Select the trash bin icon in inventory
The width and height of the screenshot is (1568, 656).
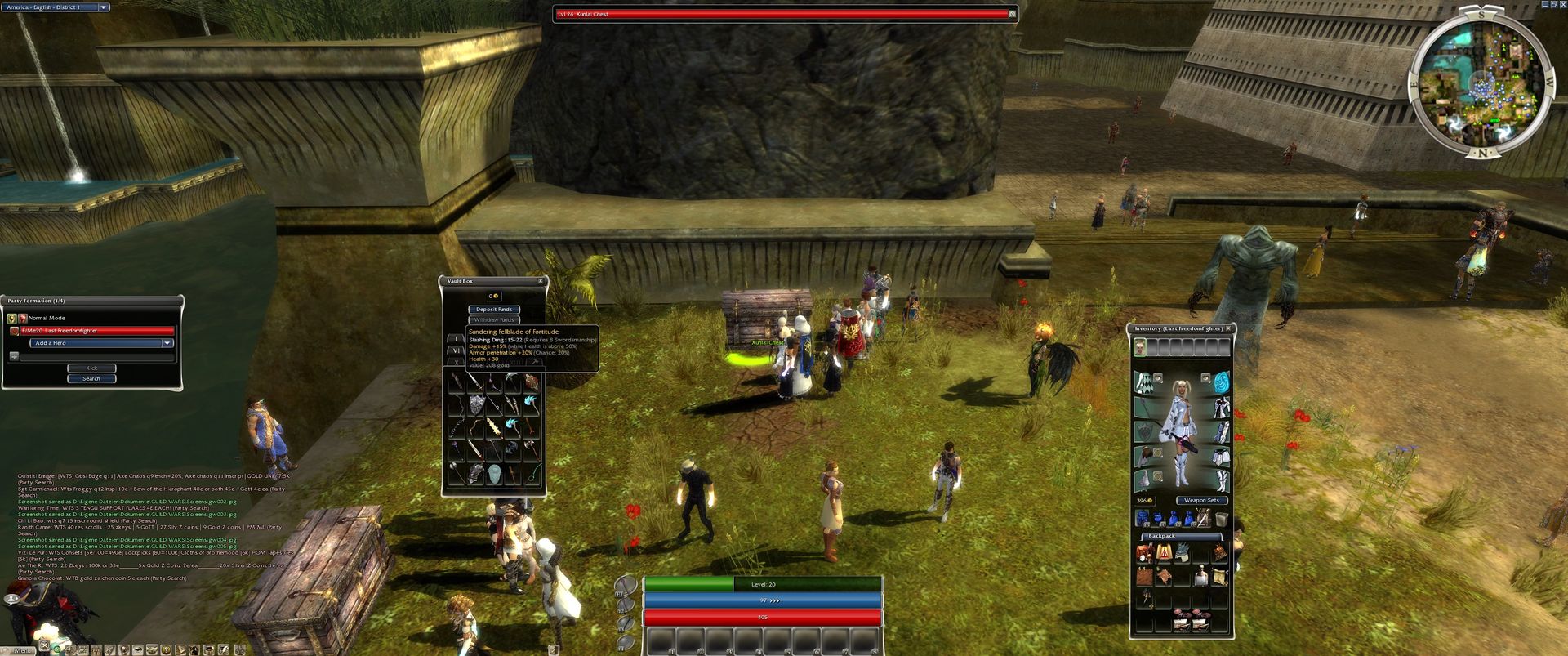(x=1221, y=519)
